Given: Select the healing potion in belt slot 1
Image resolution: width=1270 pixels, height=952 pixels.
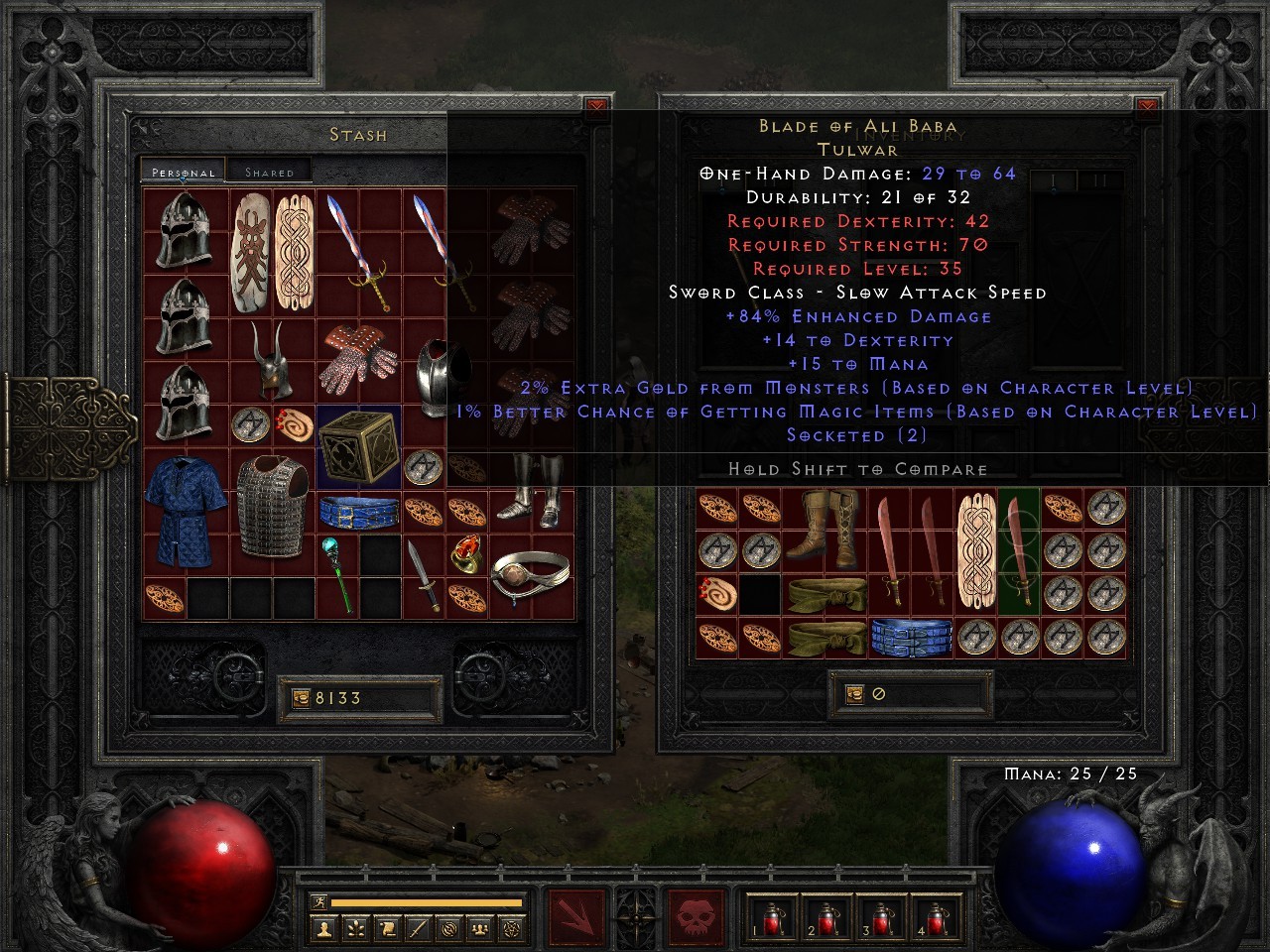Looking at the screenshot, I should click(772, 922).
